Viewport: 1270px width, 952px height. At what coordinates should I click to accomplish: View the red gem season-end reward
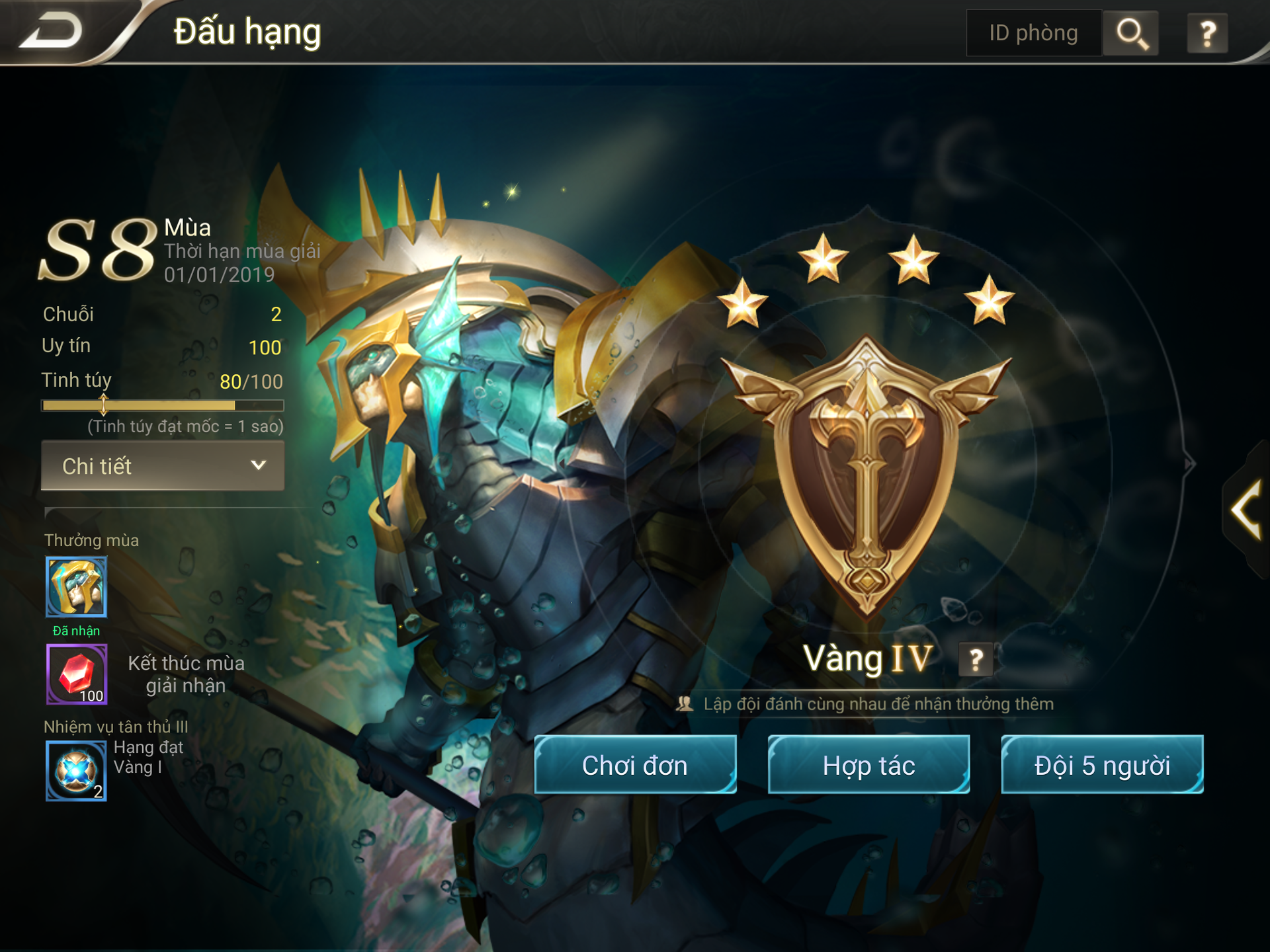[x=77, y=674]
